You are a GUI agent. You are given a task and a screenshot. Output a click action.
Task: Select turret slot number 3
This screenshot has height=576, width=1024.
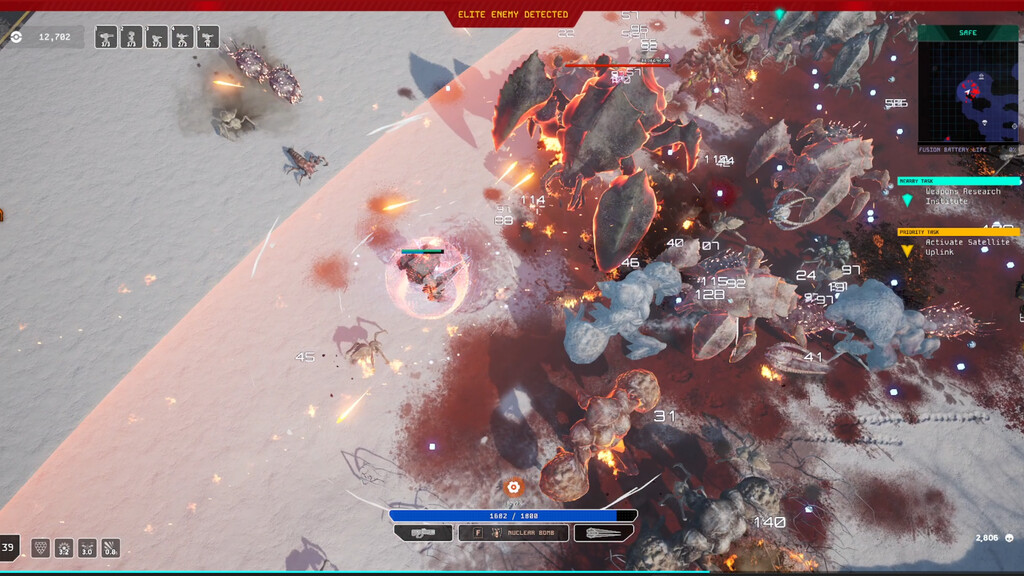[x=157, y=38]
